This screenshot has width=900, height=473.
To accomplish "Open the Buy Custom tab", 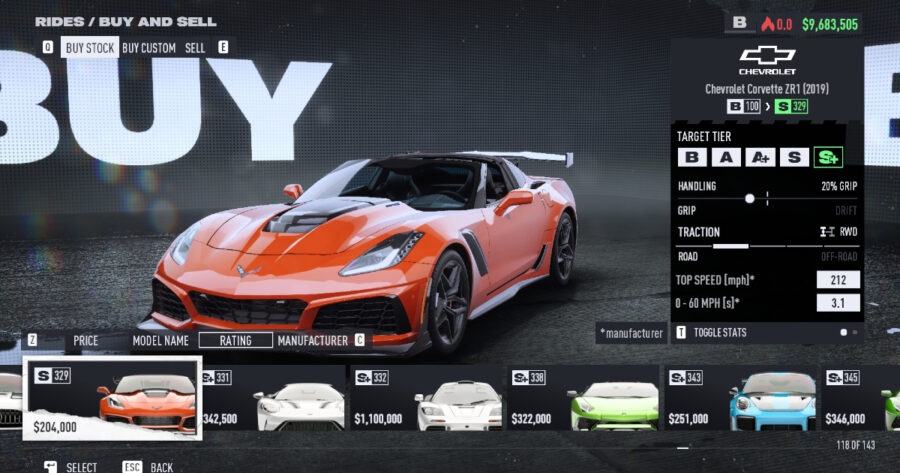I will 149,47.
